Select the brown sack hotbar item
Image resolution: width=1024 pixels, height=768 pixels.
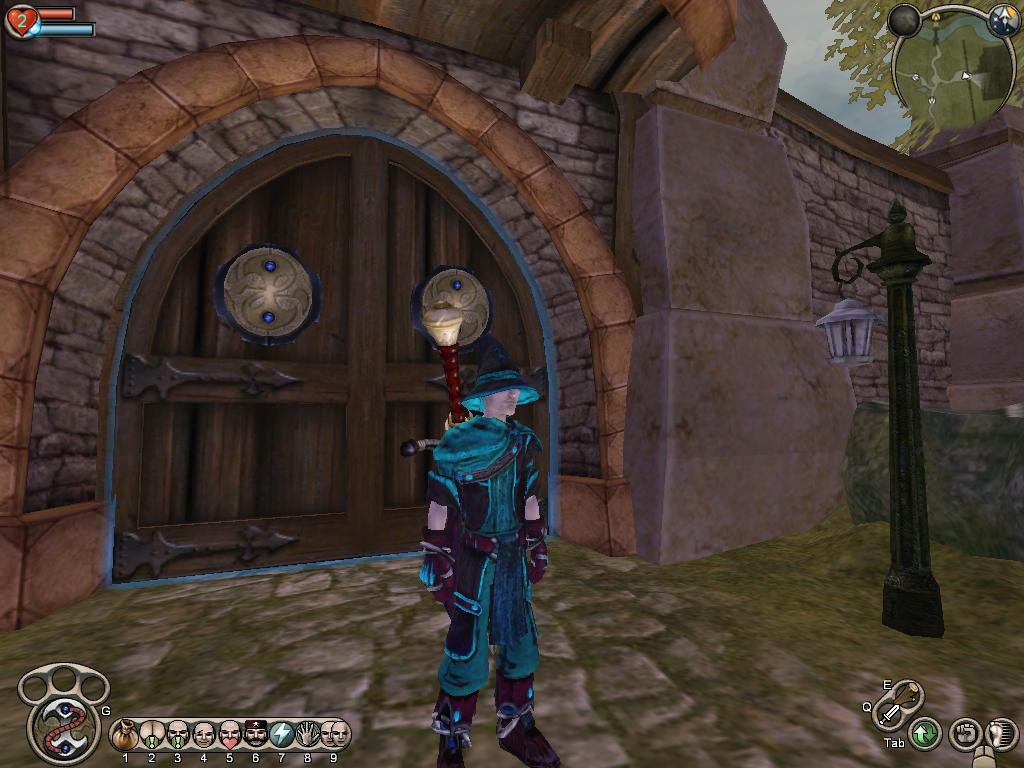tap(126, 735)
